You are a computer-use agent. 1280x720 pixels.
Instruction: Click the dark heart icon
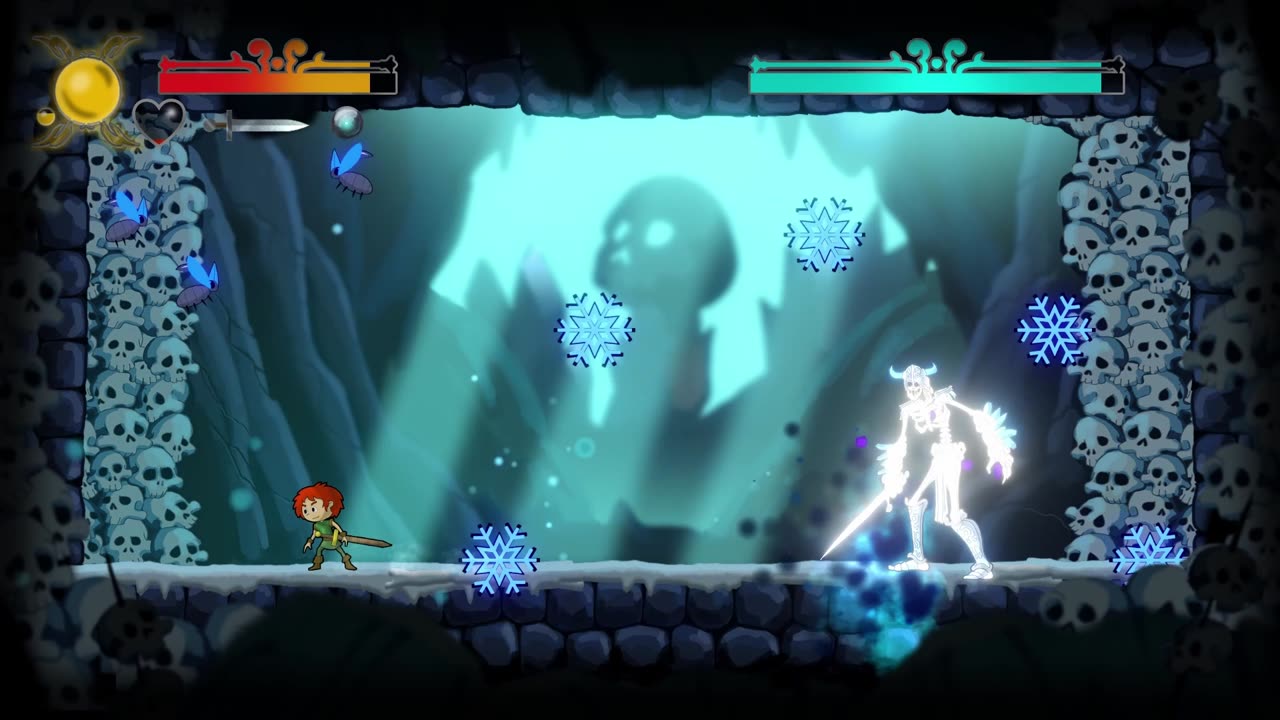pyautogui.click(x=160, y=121)
